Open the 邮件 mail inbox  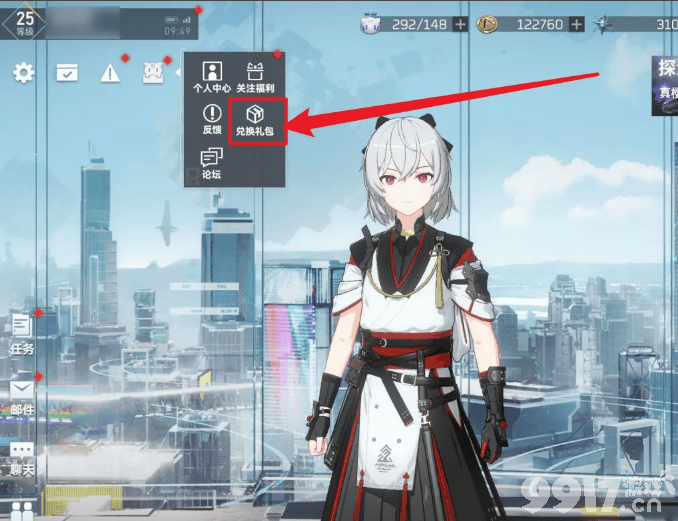click(22, 394)
